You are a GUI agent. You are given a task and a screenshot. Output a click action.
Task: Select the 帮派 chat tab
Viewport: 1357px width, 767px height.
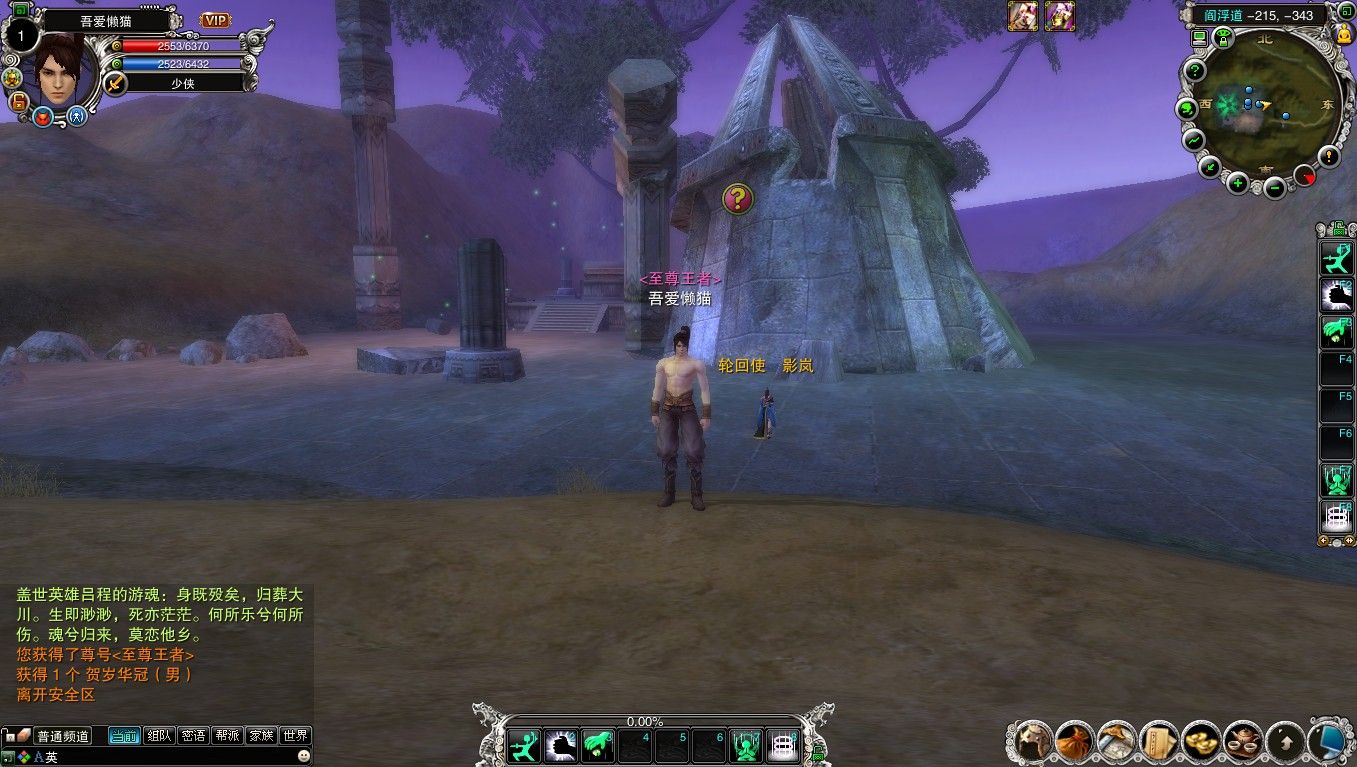tap(227, 736)
